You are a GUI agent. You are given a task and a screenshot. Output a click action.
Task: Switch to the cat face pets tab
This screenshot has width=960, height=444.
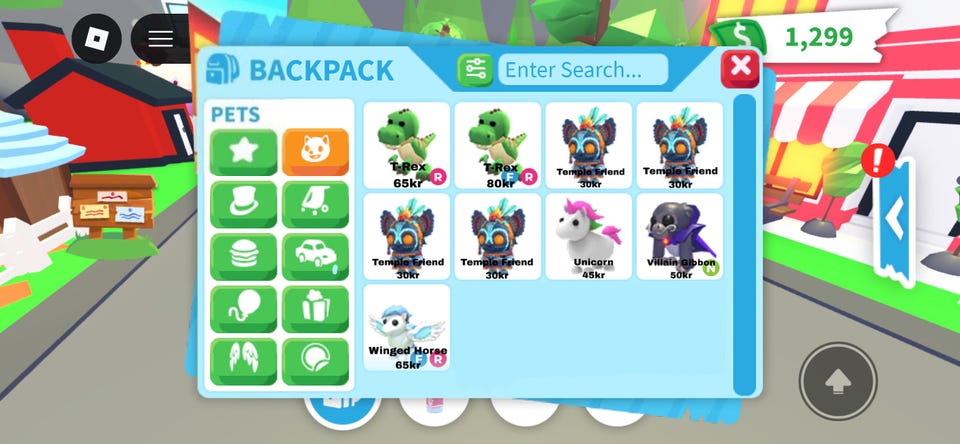pyautogui.click(x=315, y=152)
